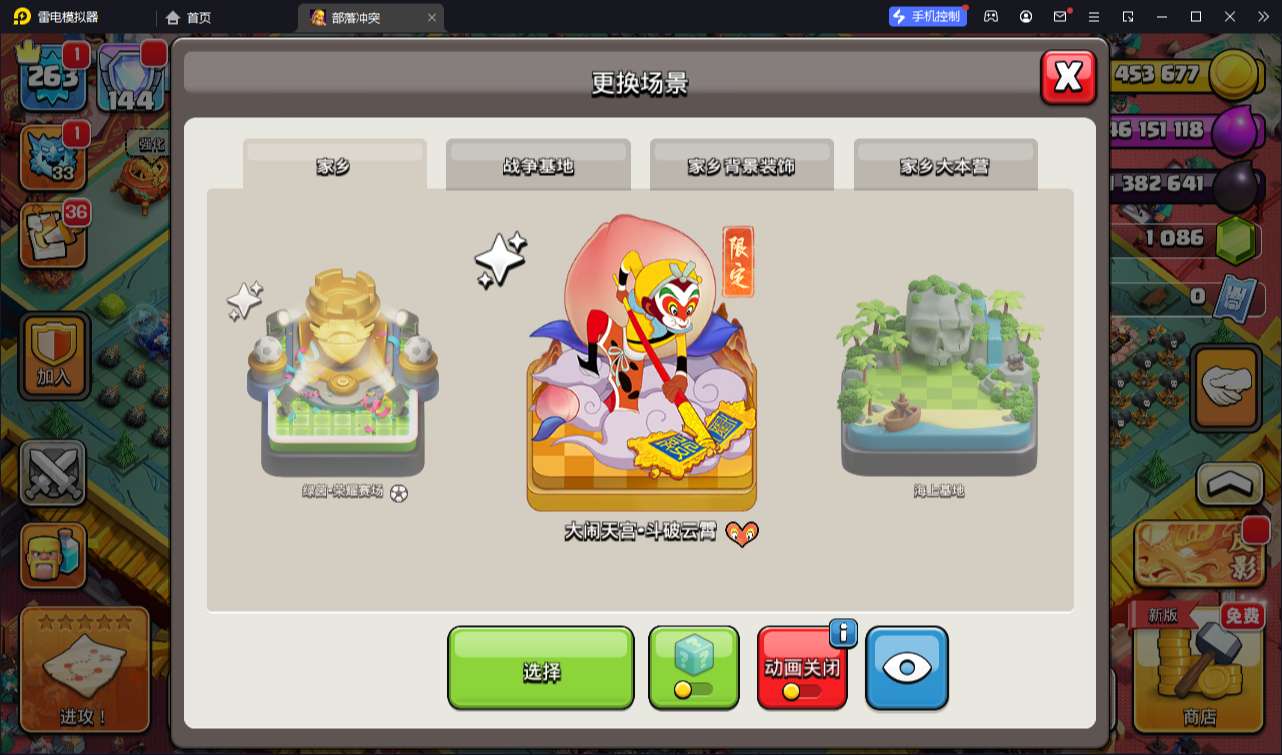Image resolution: width=1282 pixels, height=755 pixels.
Task: Open the hamburger menu in the title bar
Action: [1095, 16]
